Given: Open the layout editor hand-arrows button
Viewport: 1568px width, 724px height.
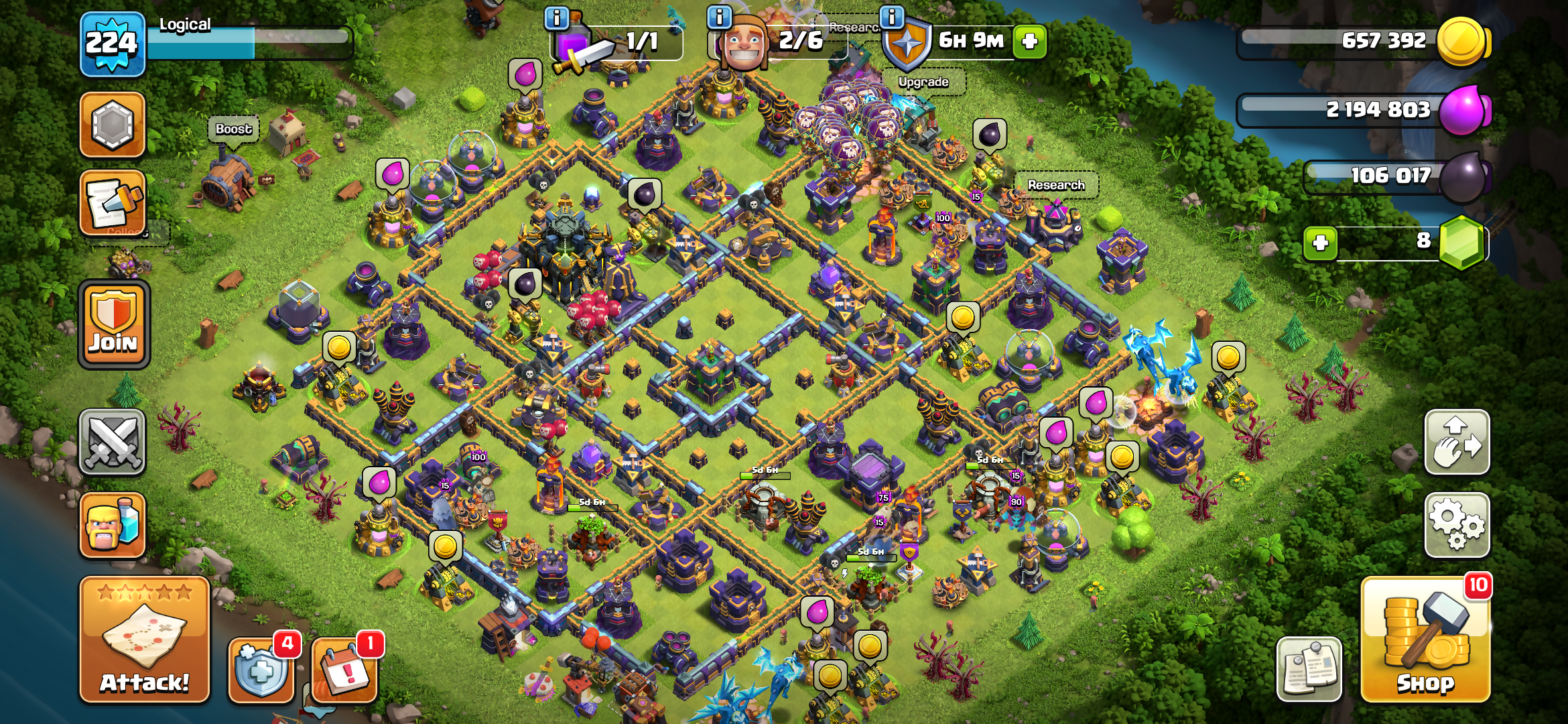Looking at the screenshot, I should (x=1457, y=442).
